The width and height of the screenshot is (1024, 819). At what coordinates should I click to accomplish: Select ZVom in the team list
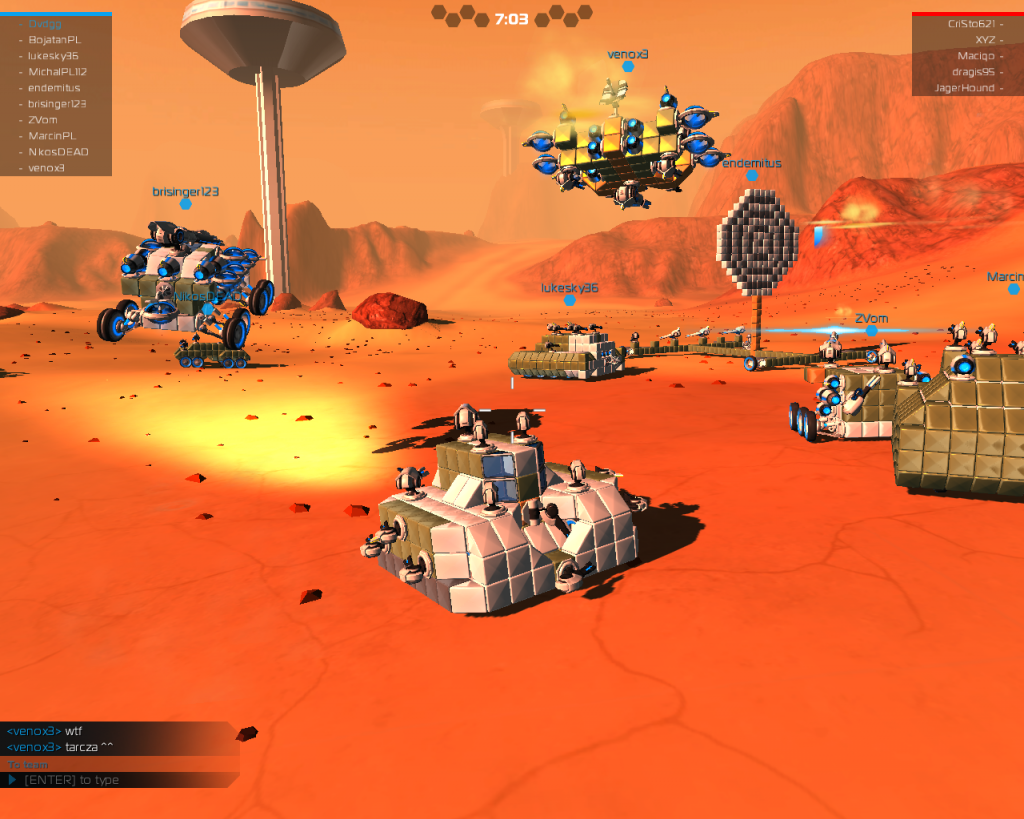coord(43,120)
